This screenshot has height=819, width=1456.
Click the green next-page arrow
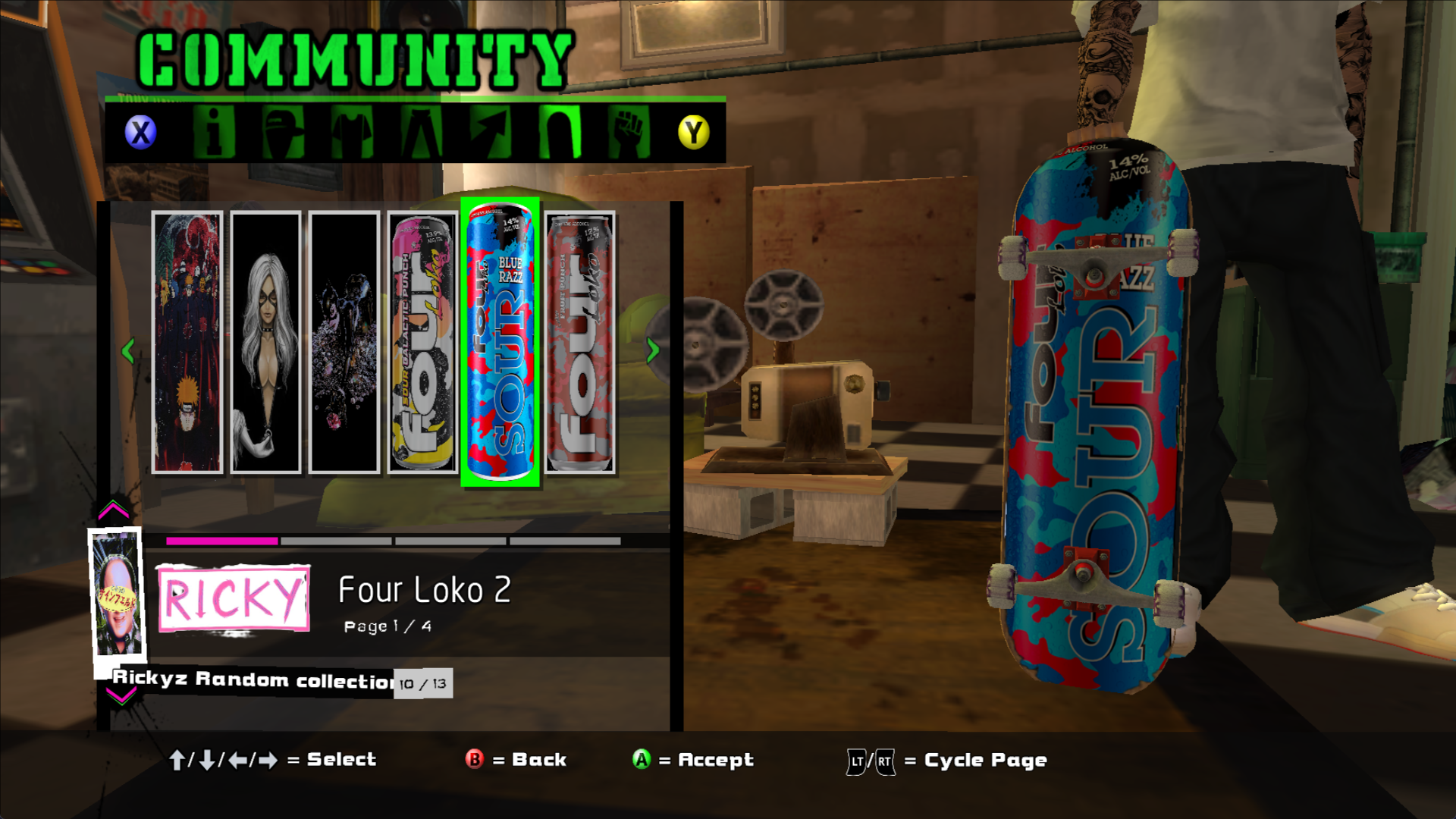[652, 350]
